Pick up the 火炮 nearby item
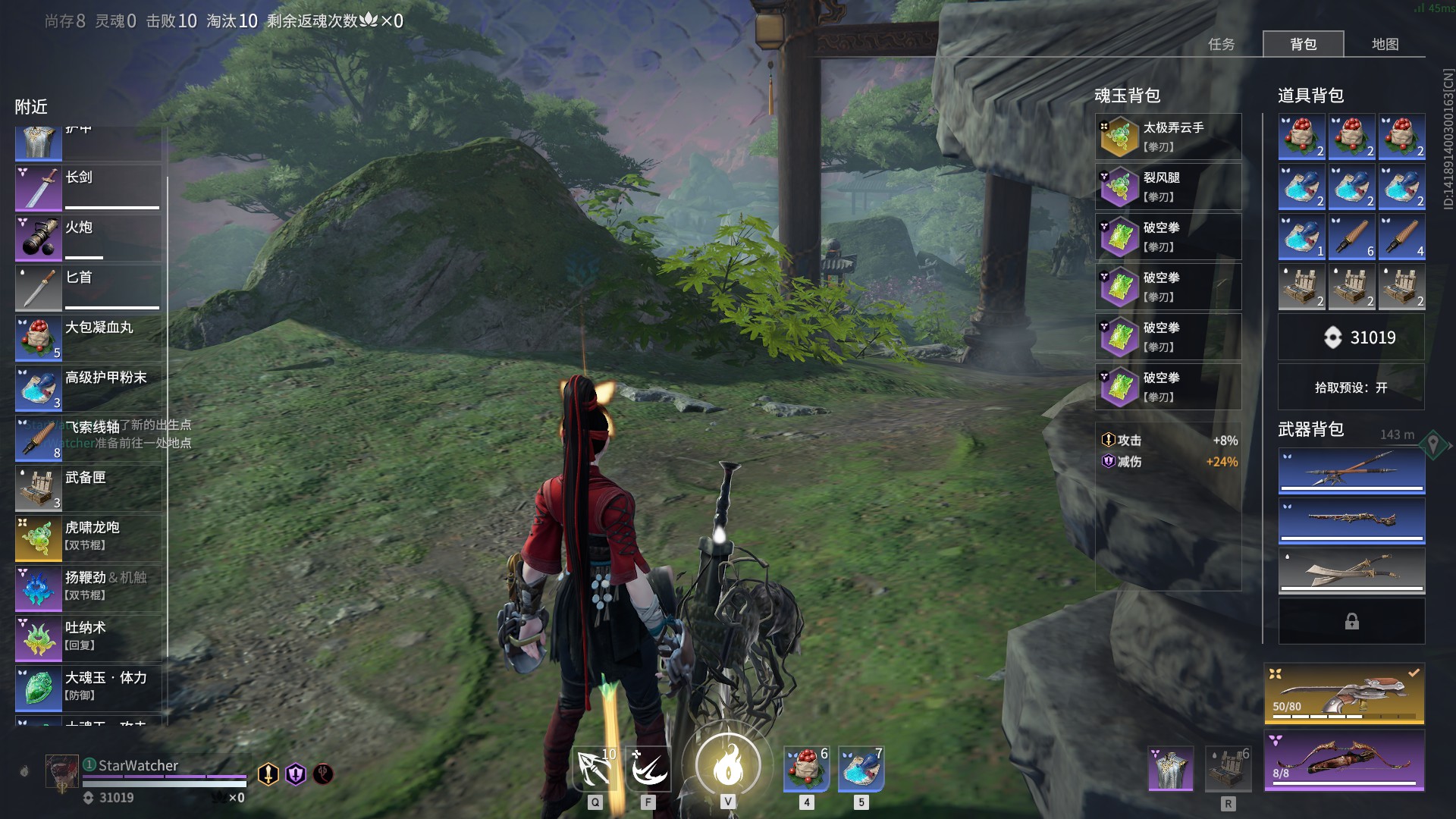The height and width of the screenshot is (819, 1456). click(x=88, y=237)
